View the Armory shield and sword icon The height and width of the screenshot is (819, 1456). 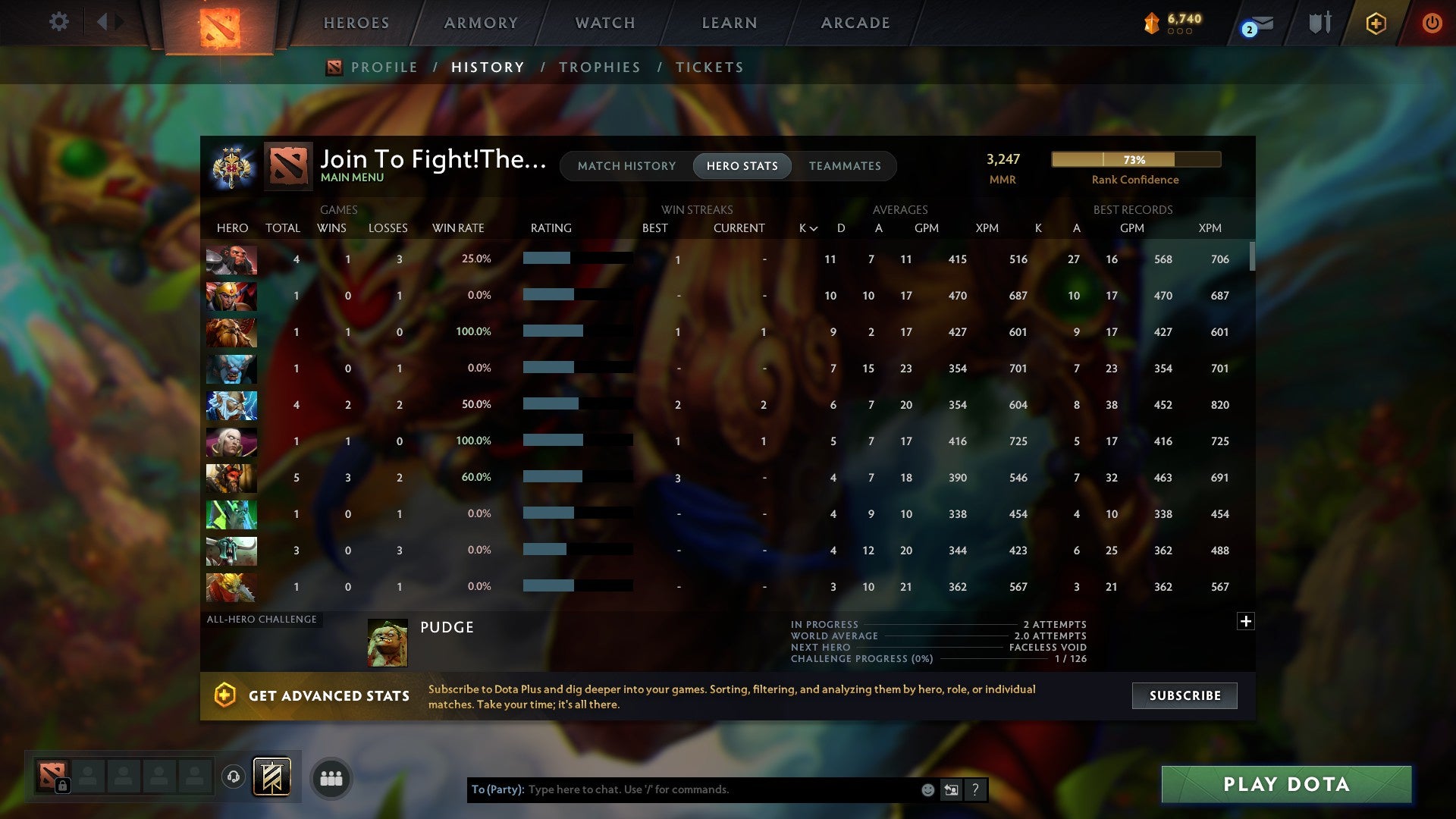point(1319,23)
